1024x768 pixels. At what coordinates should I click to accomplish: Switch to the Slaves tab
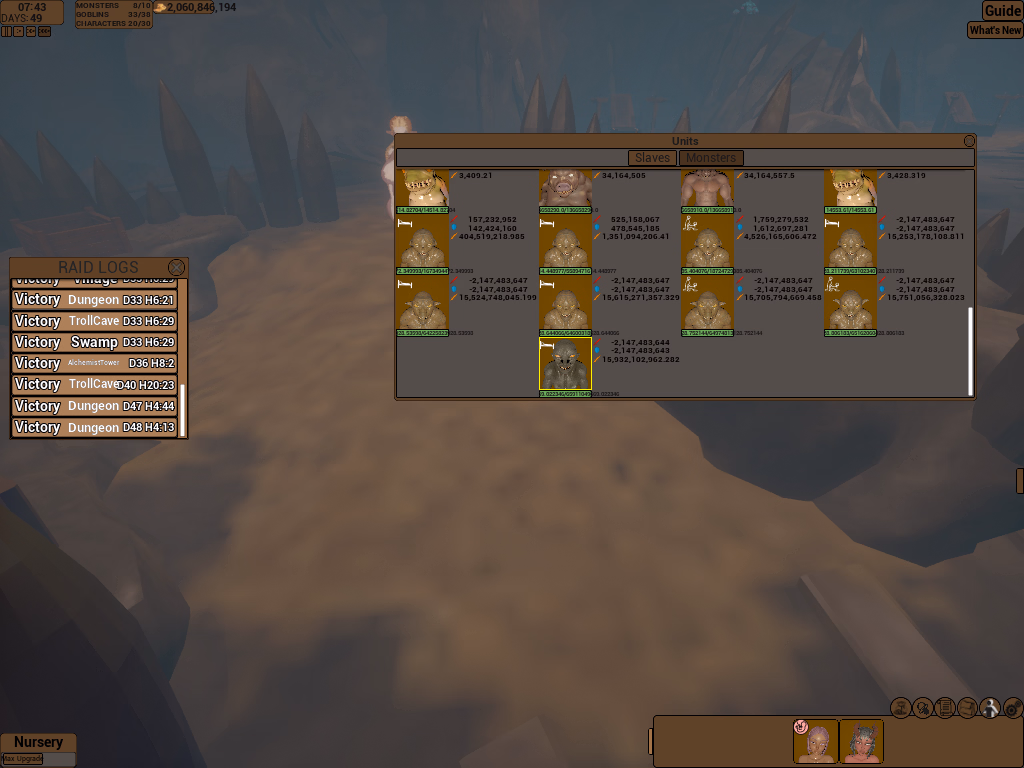652,158
